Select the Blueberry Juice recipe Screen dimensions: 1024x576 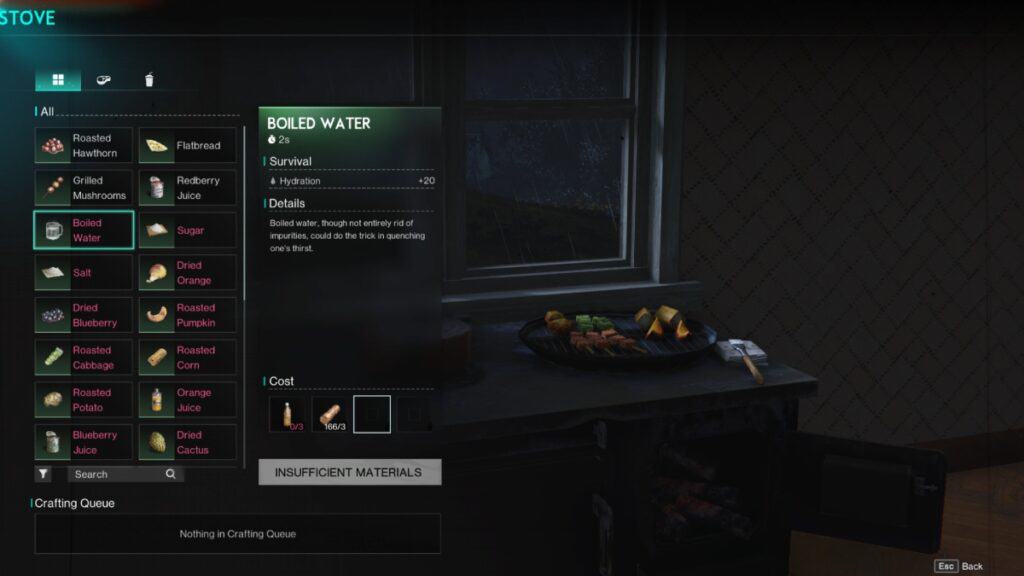coord(84,442)
